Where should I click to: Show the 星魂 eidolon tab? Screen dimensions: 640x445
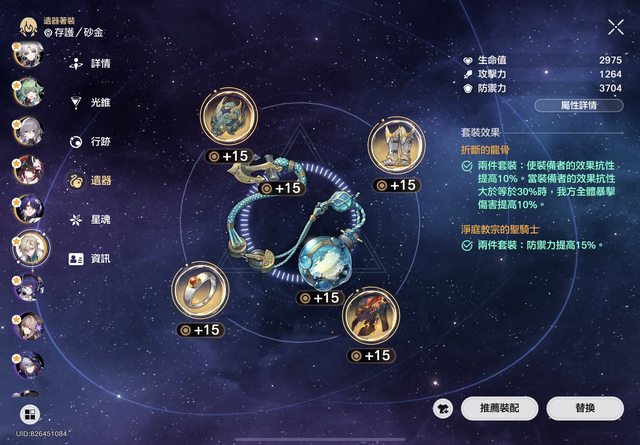90,219
